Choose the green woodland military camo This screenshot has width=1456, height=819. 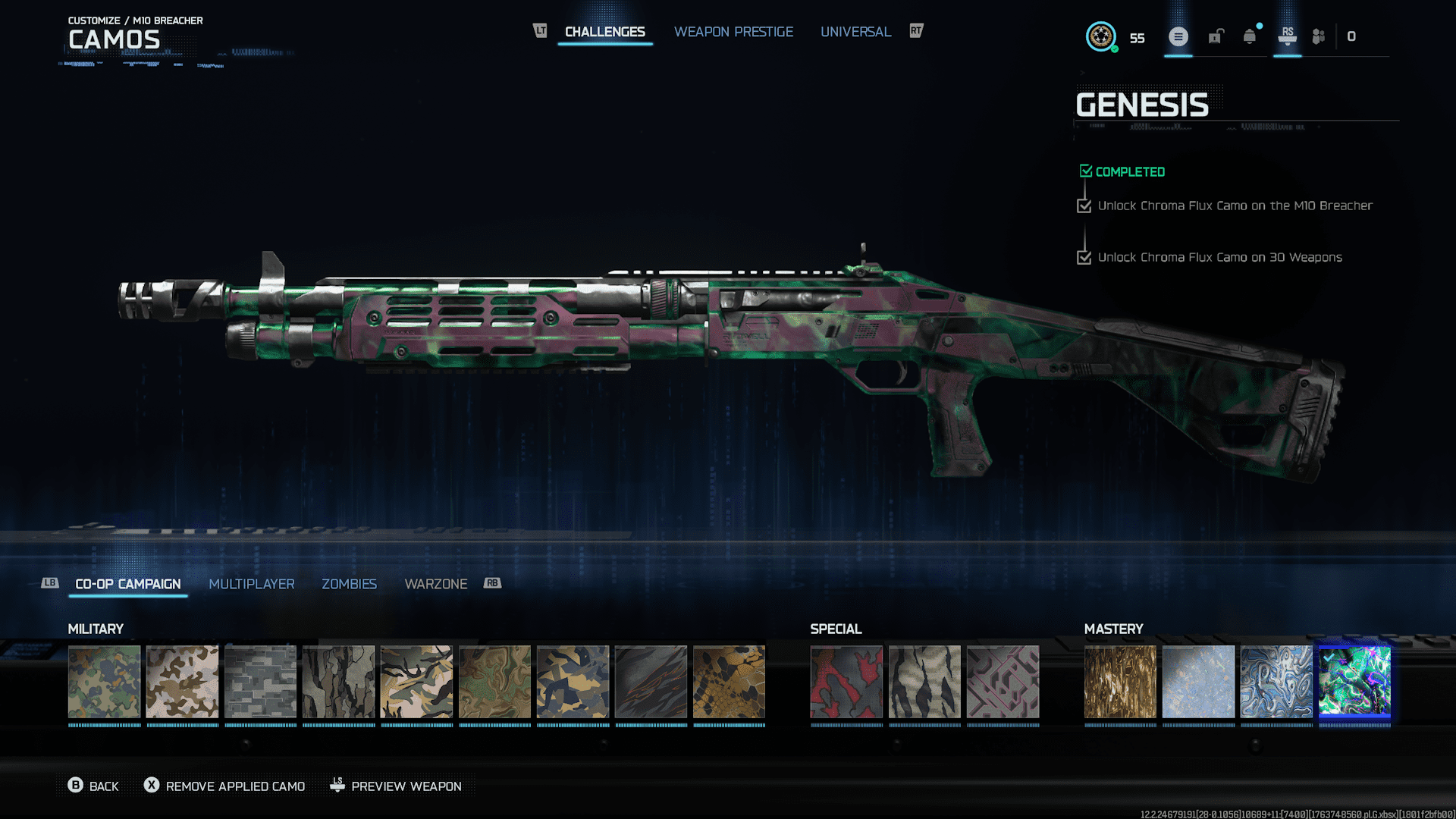[104, 681]
